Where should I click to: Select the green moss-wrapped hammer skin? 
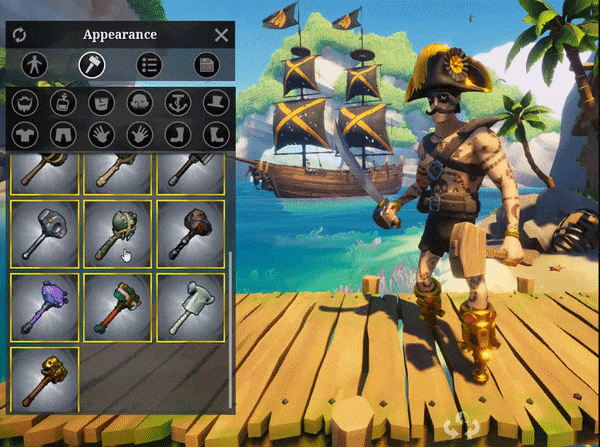[118, 234]
